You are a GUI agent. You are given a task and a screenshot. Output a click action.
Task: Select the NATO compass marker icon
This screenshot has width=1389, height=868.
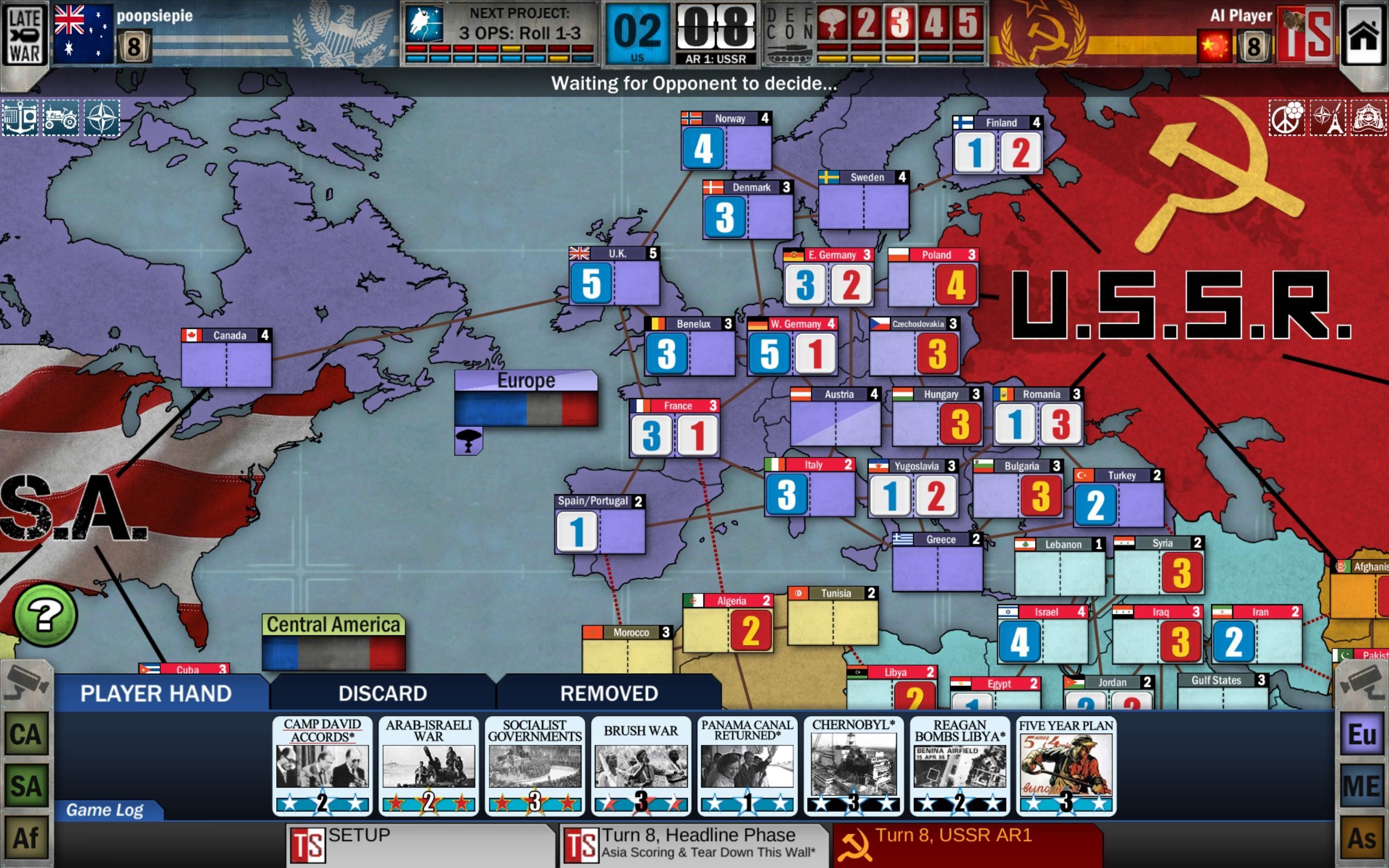pyautogui.click(x=101, y=119)
